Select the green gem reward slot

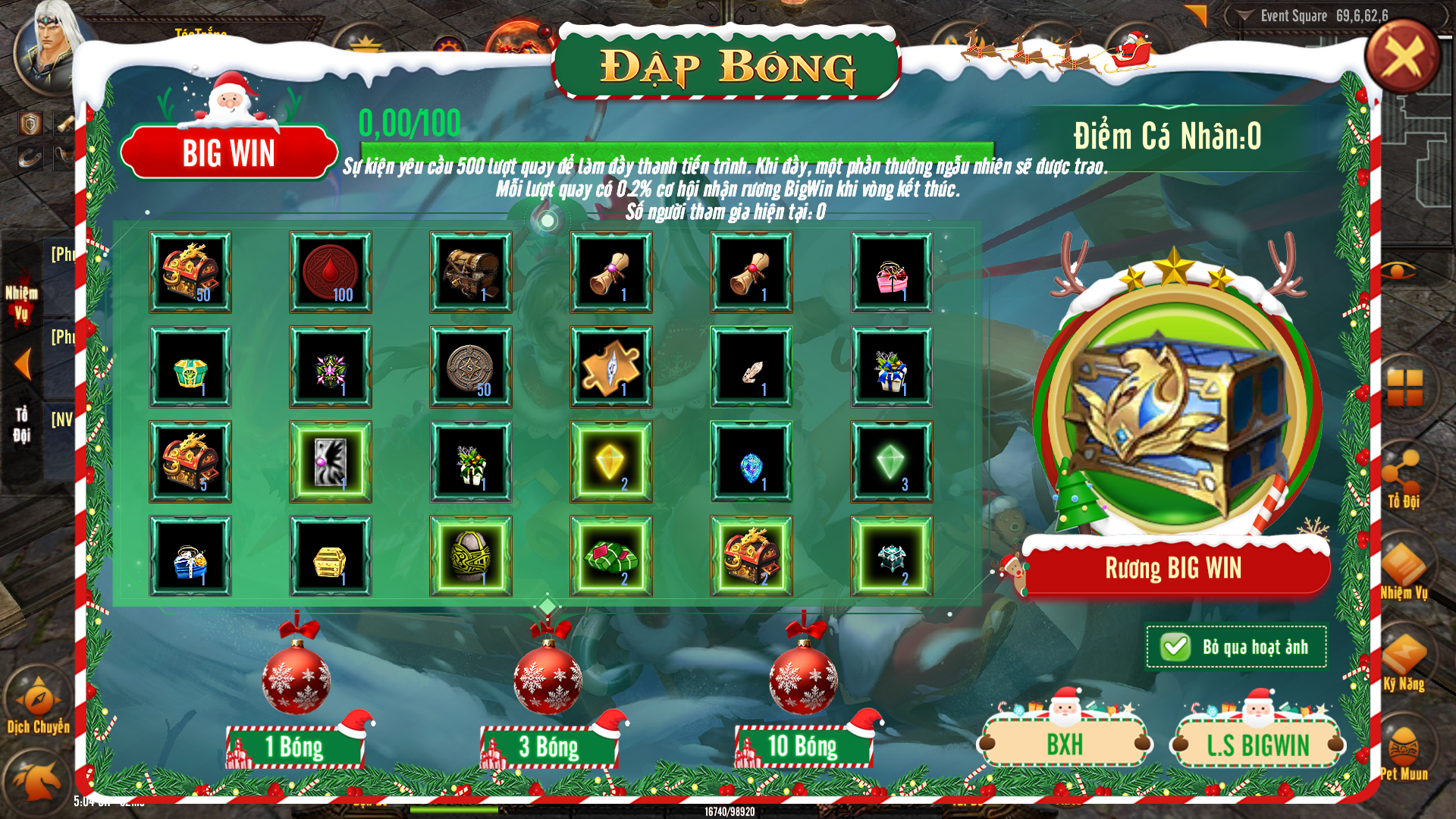[x=892, y=462]
